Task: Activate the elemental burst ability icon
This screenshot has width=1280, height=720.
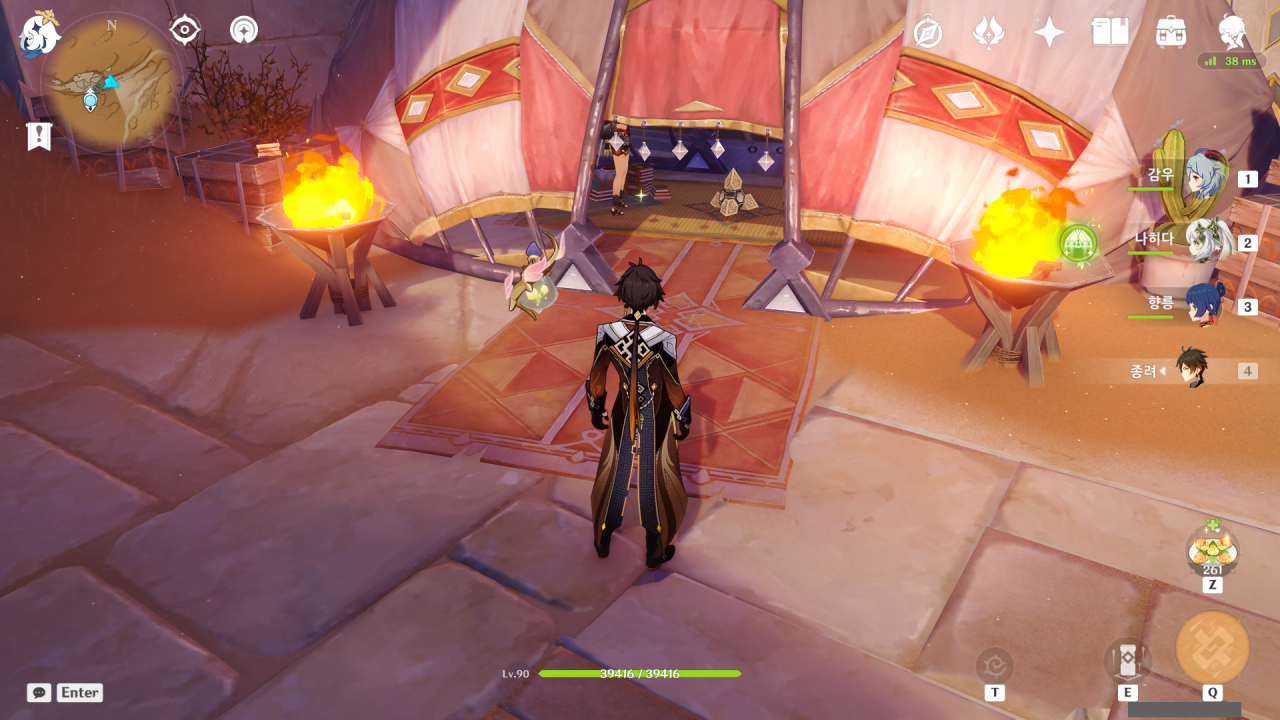Action: pyautogui.click(x=1212, y=647)
